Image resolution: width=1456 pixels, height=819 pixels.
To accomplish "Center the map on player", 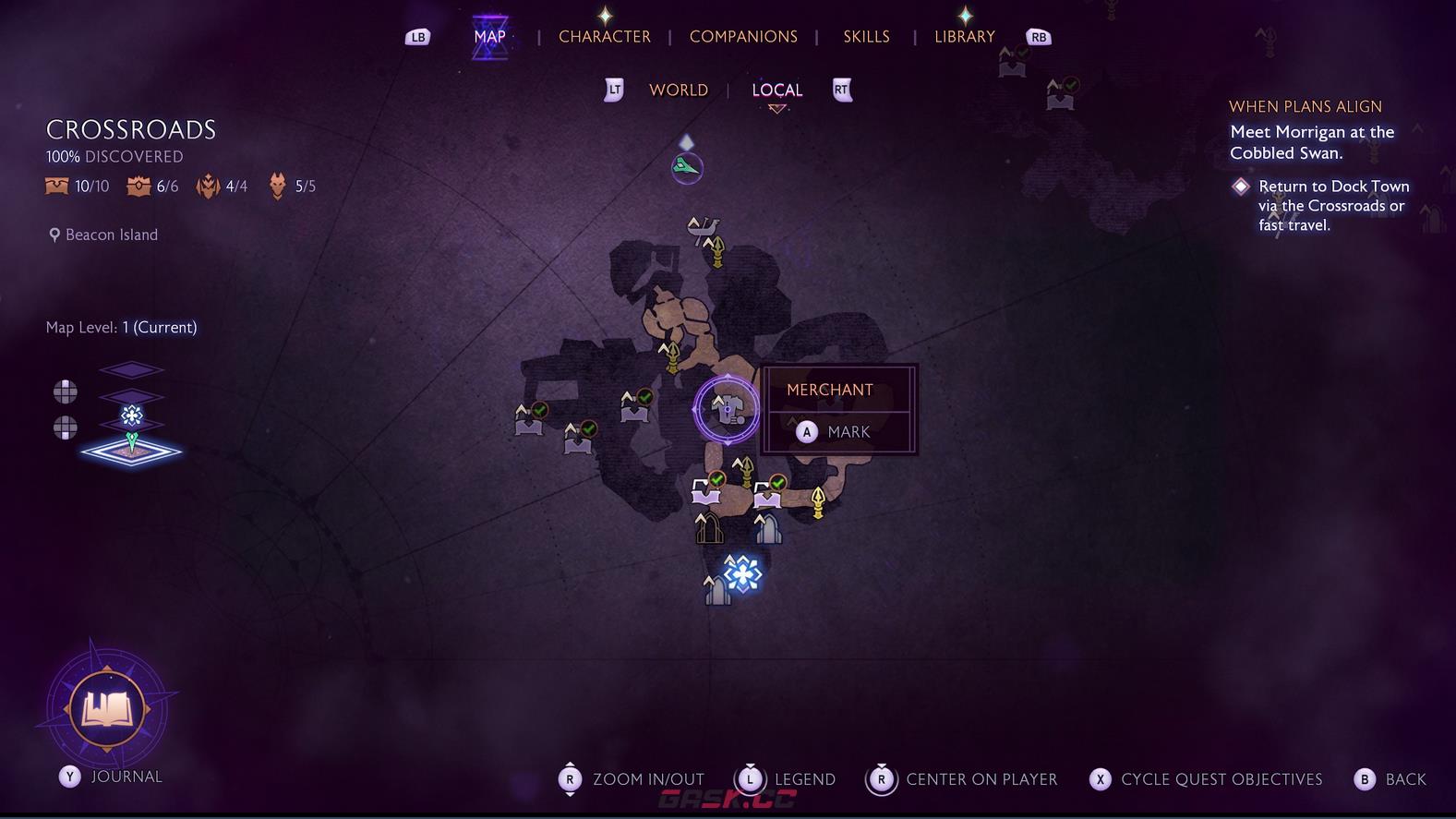I will [x=962, y=779].
